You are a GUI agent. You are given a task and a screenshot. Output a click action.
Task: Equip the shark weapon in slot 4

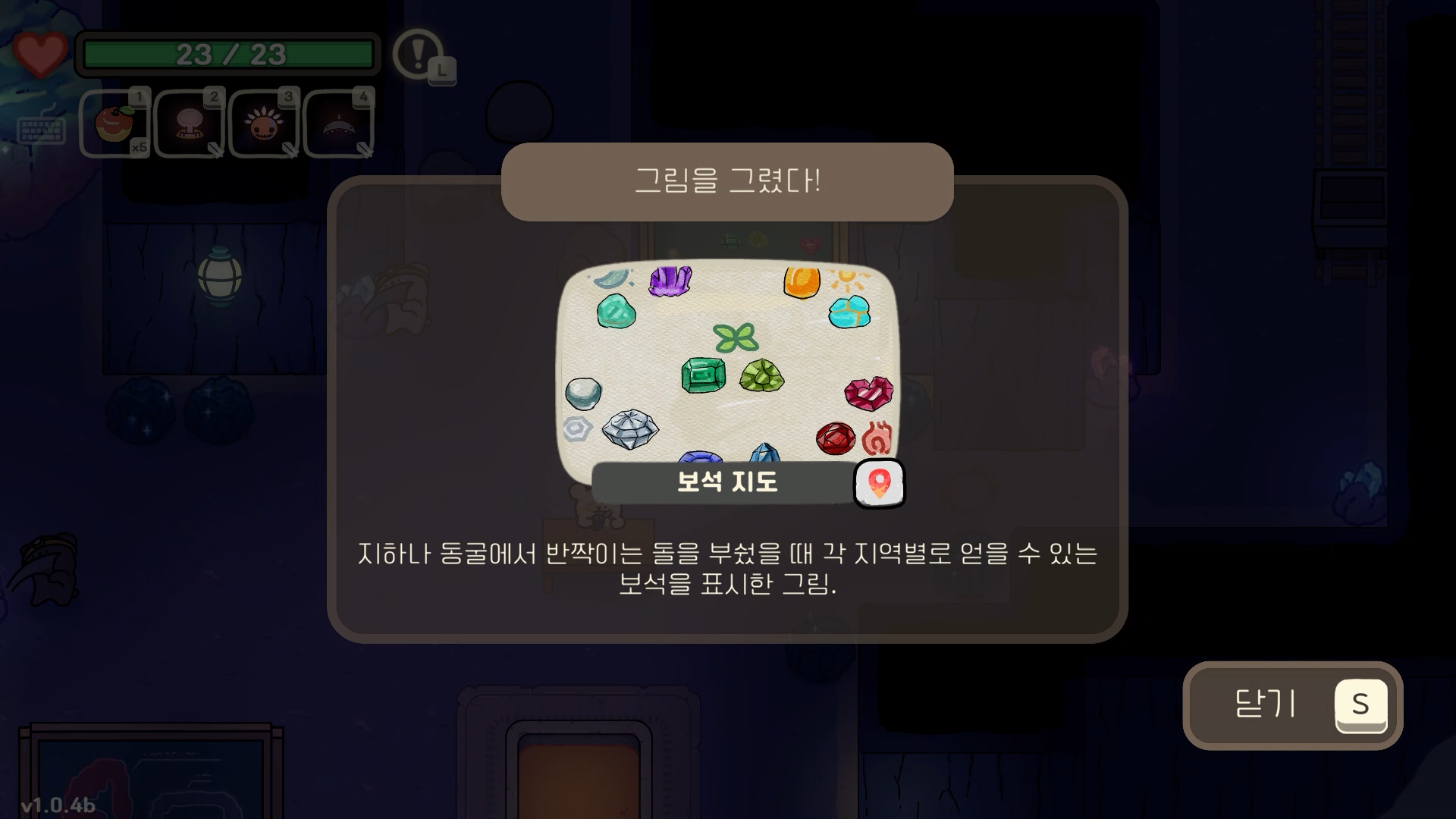[x=339, y=124]
